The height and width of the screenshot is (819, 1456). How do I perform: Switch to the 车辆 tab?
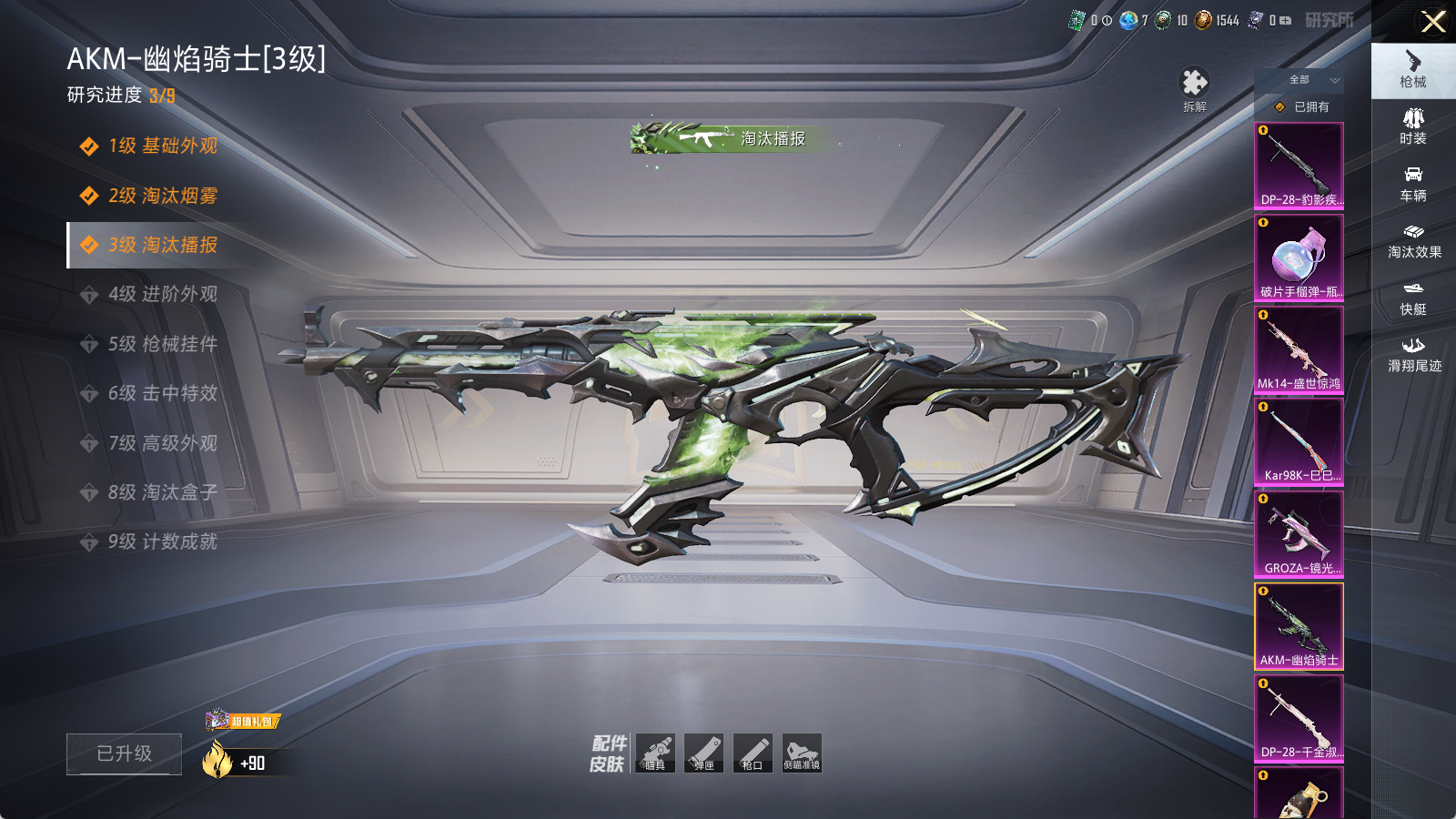[1413, 184]
